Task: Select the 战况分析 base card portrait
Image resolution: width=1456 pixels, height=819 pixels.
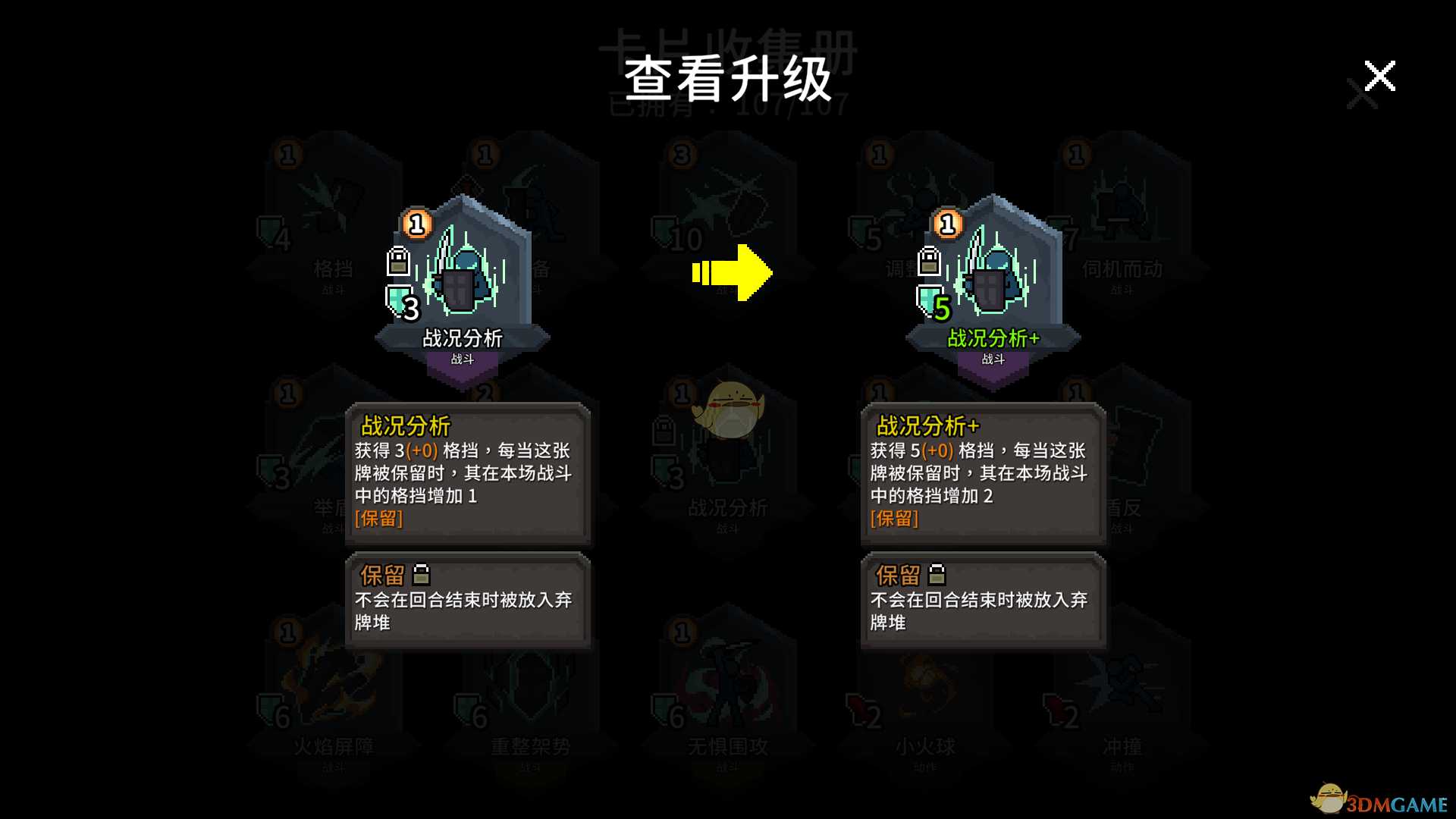Action: [464, 273]
